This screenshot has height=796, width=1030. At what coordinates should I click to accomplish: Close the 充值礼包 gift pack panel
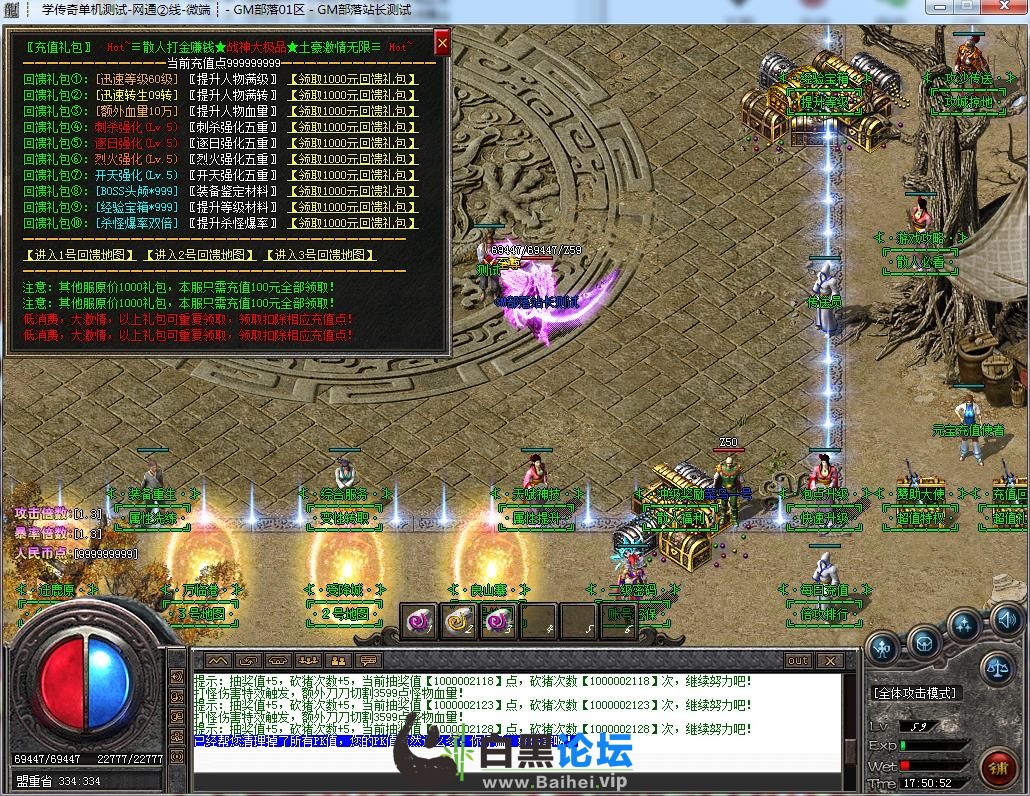pos(442,43)
